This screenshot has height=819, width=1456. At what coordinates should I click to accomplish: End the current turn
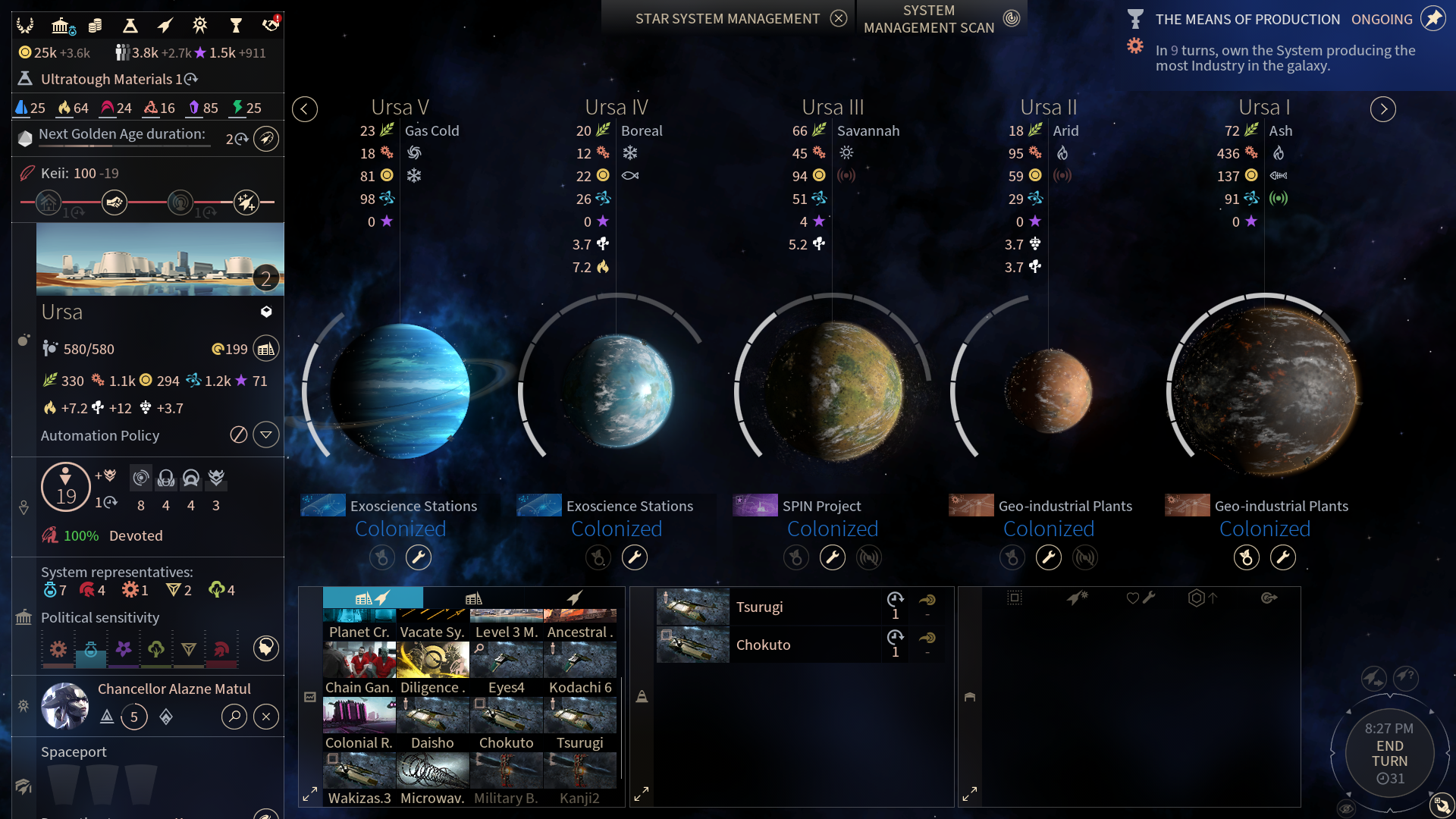point(1389,754)
